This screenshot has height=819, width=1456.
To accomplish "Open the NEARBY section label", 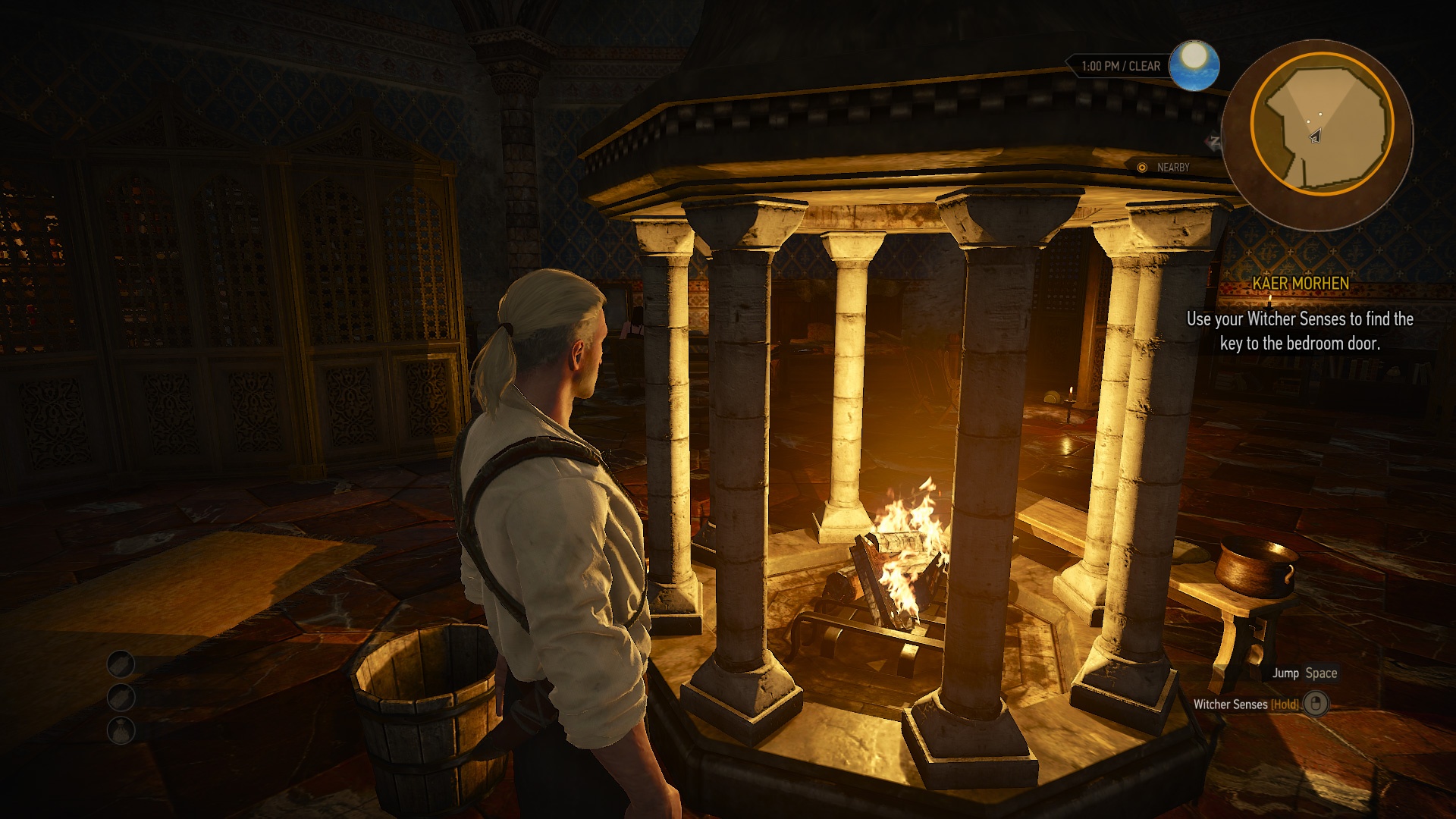I will pos(1172,166).
